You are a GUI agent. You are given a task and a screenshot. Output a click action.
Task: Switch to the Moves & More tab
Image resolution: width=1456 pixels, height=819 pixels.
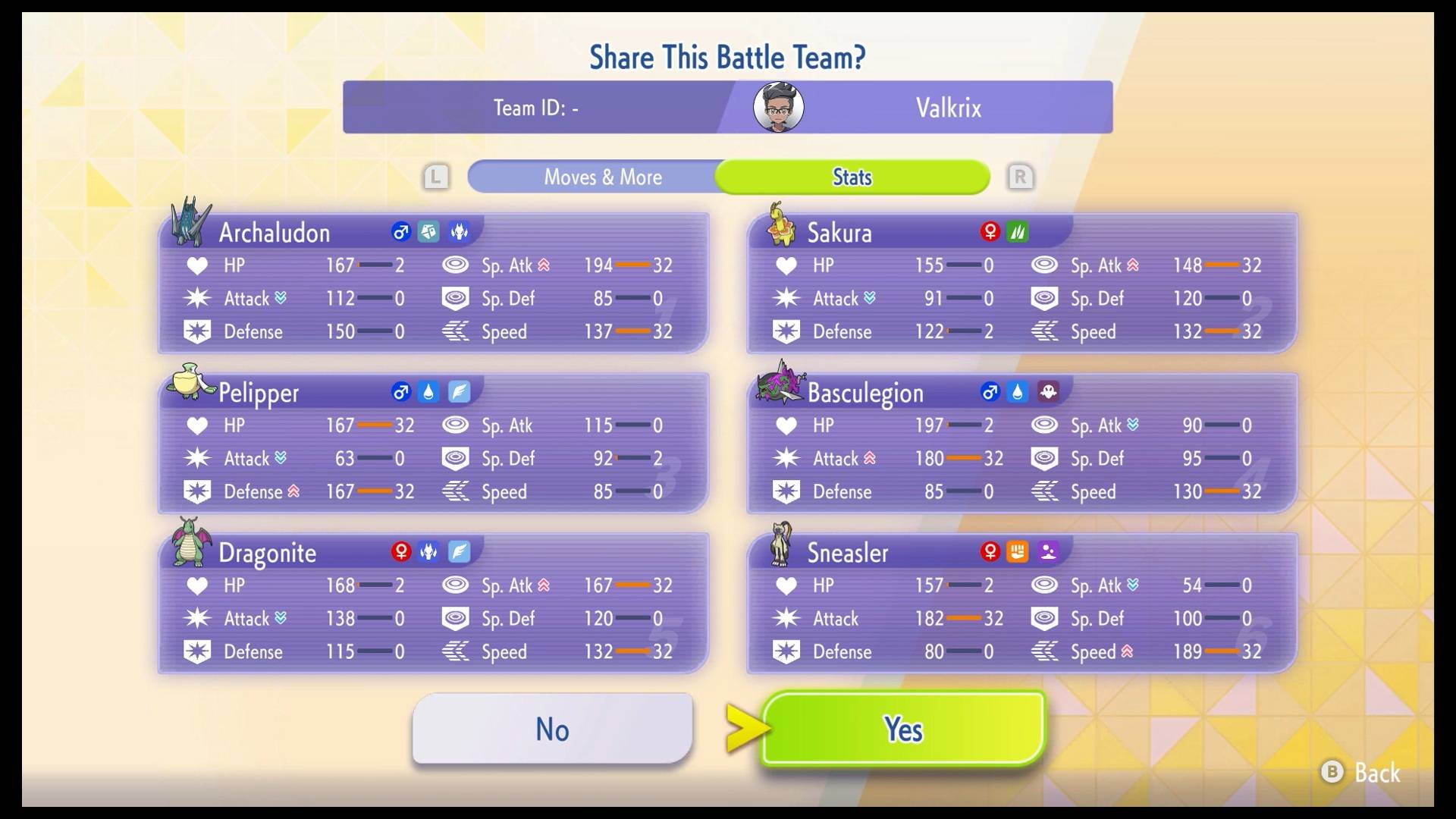point(602,177)
